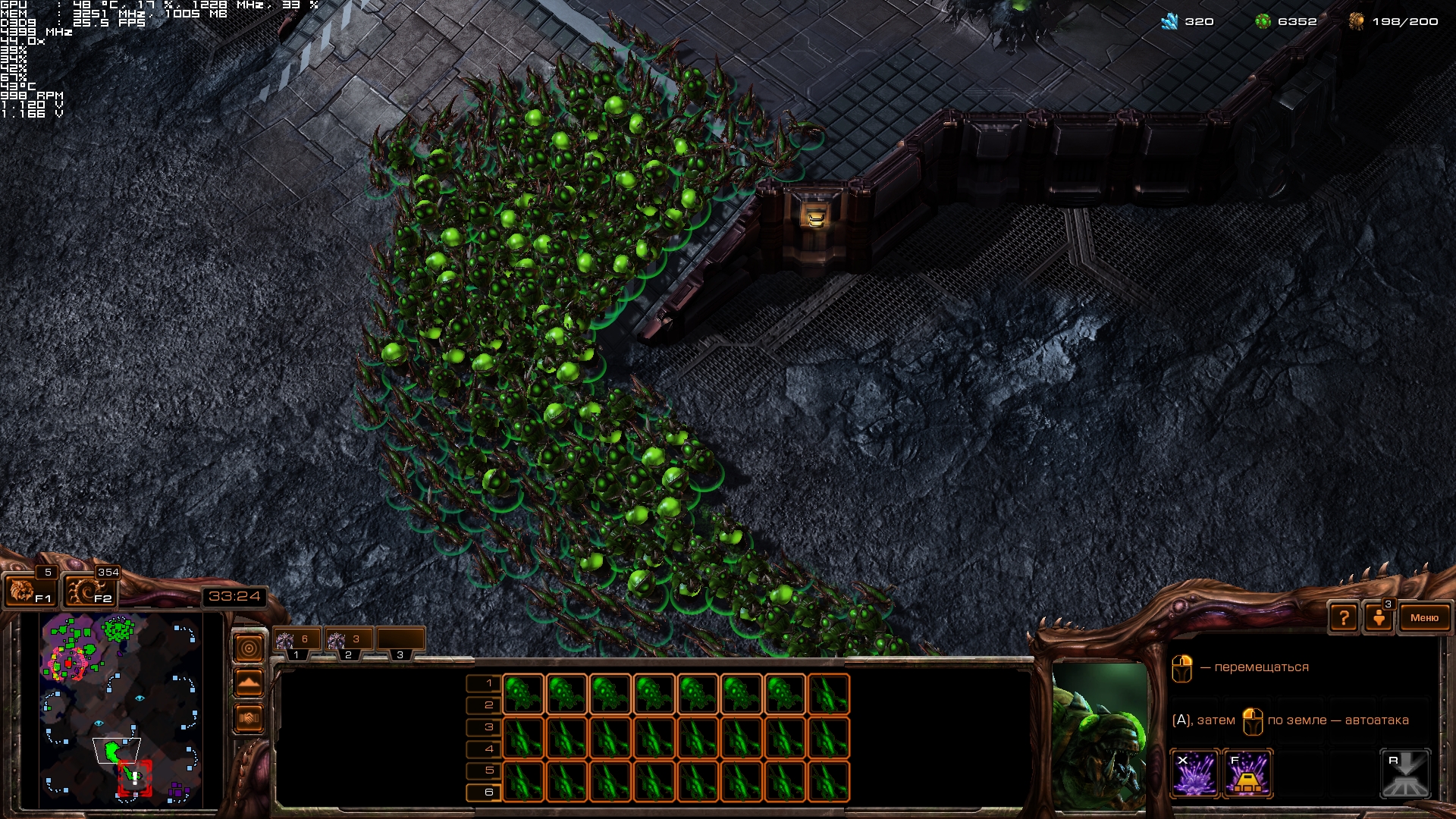Activate the minimap ping button
The image size is (1456, 819).
coord(249,648)
